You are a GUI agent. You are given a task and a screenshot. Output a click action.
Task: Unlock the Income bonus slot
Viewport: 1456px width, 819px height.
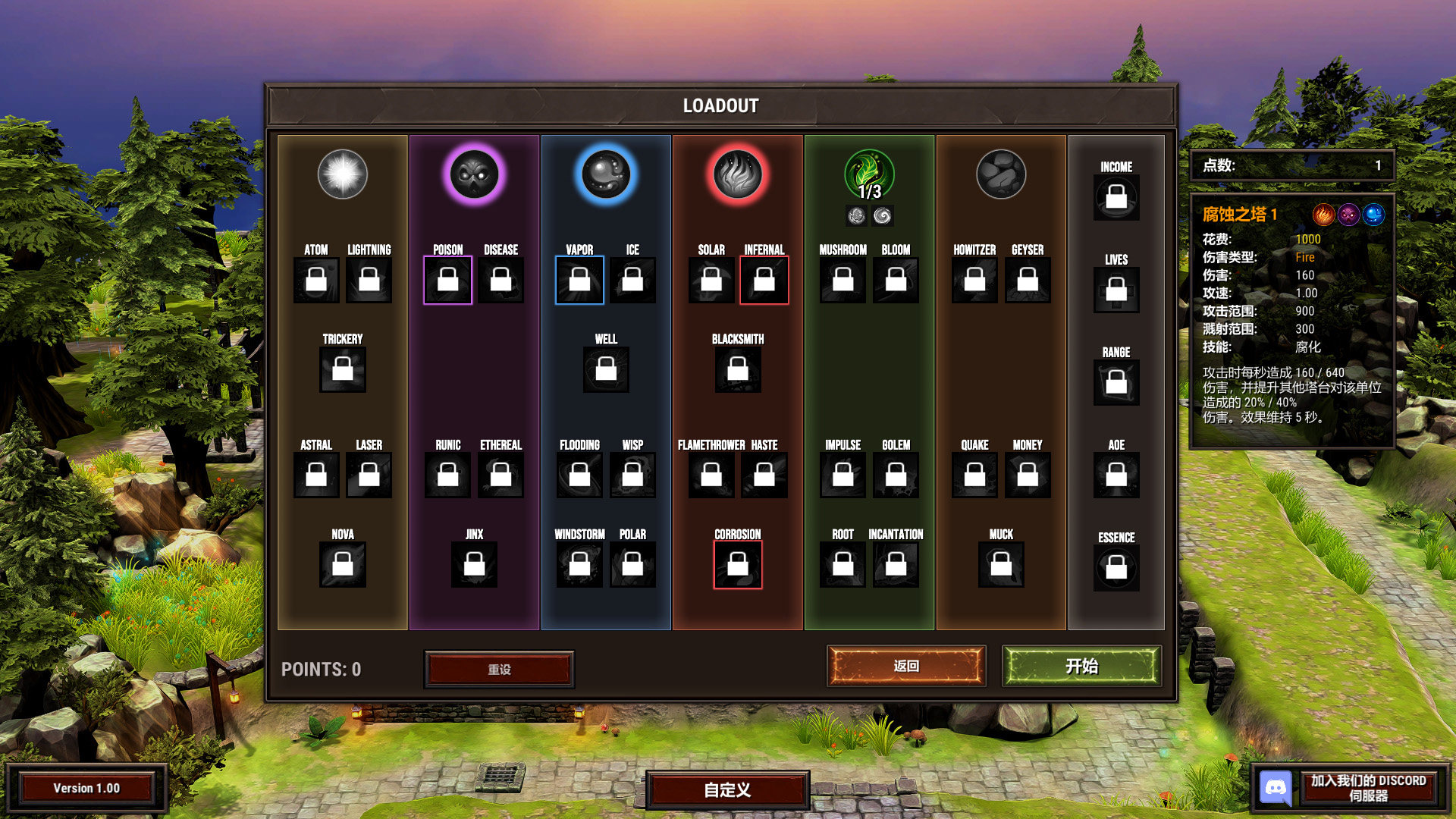coord(1116,198)
